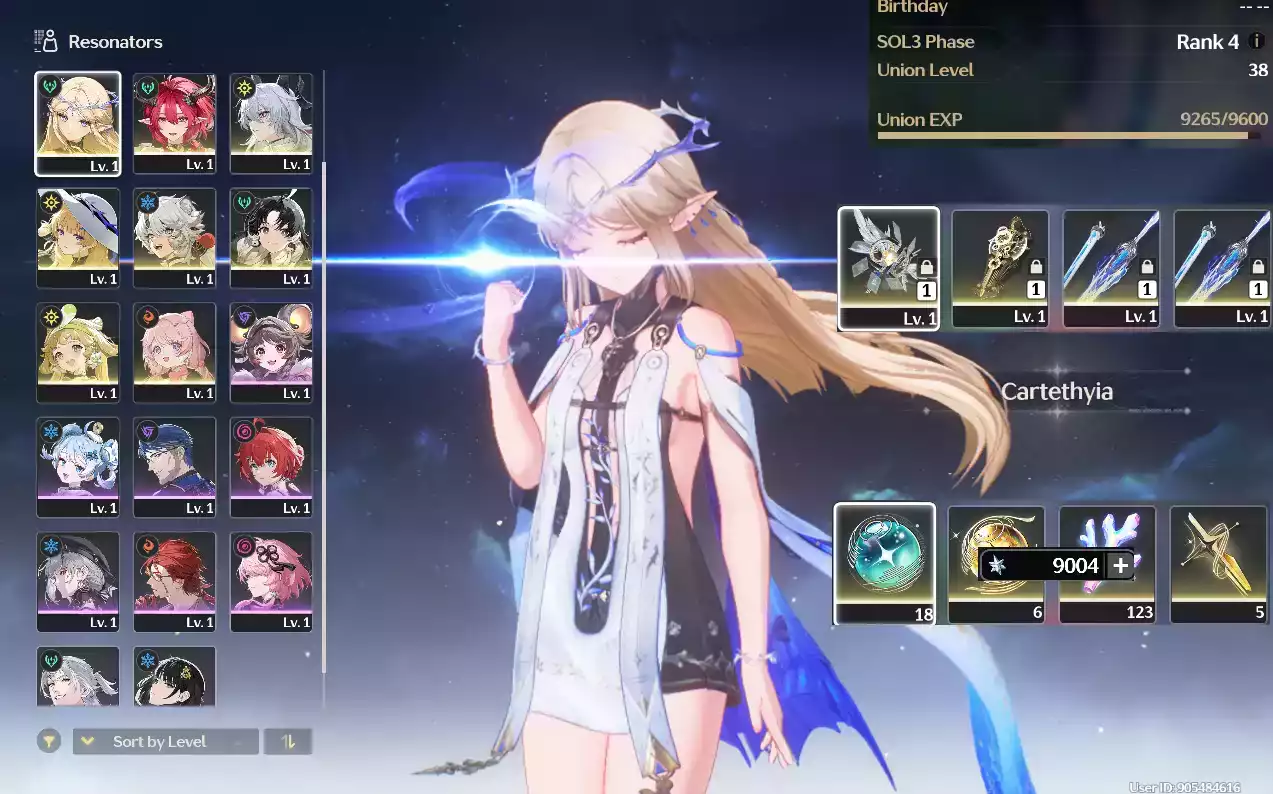Screen dimensions: 1273x794
Task: Select the pink-white coral item with 123
Action: coord(1107,562)
